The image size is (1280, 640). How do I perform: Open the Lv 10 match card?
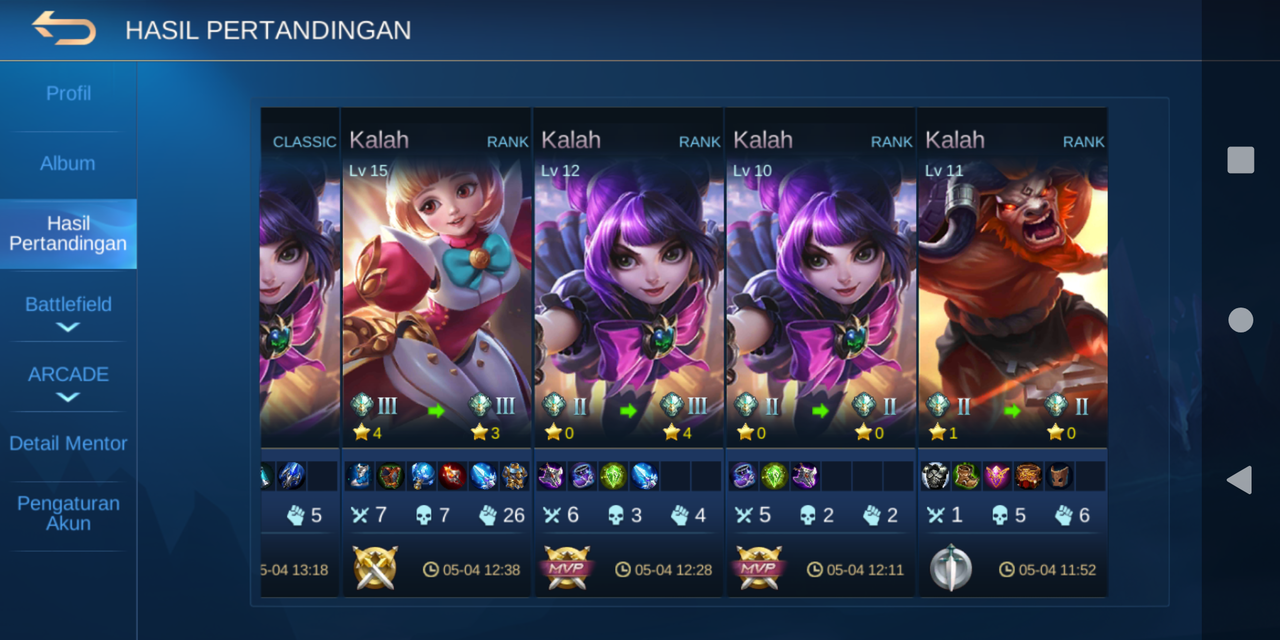(x=820, y=300)
